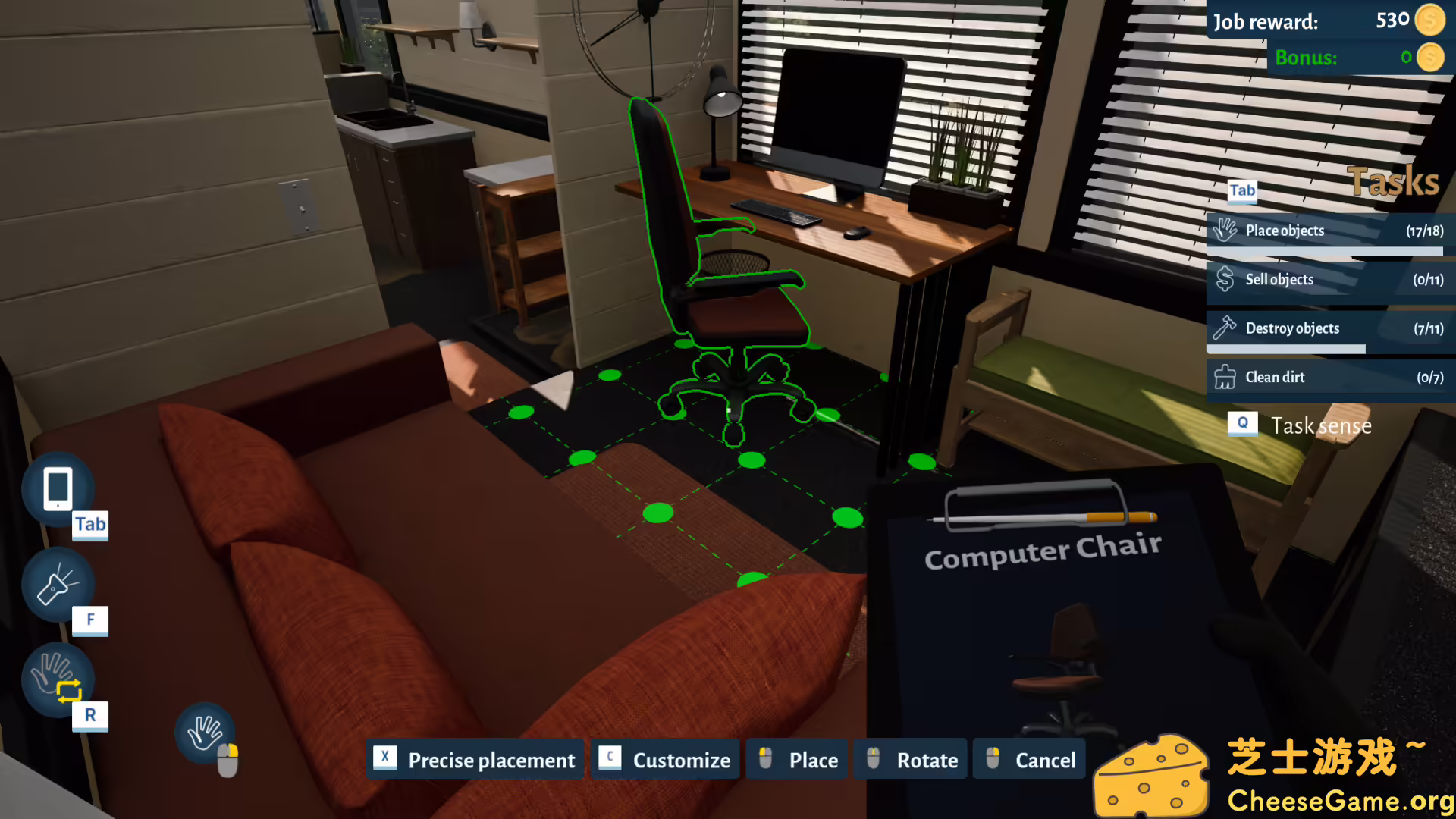Select the hand grab icon near bottom
This screenshot has width=1456, height=819.
(206, 733)
